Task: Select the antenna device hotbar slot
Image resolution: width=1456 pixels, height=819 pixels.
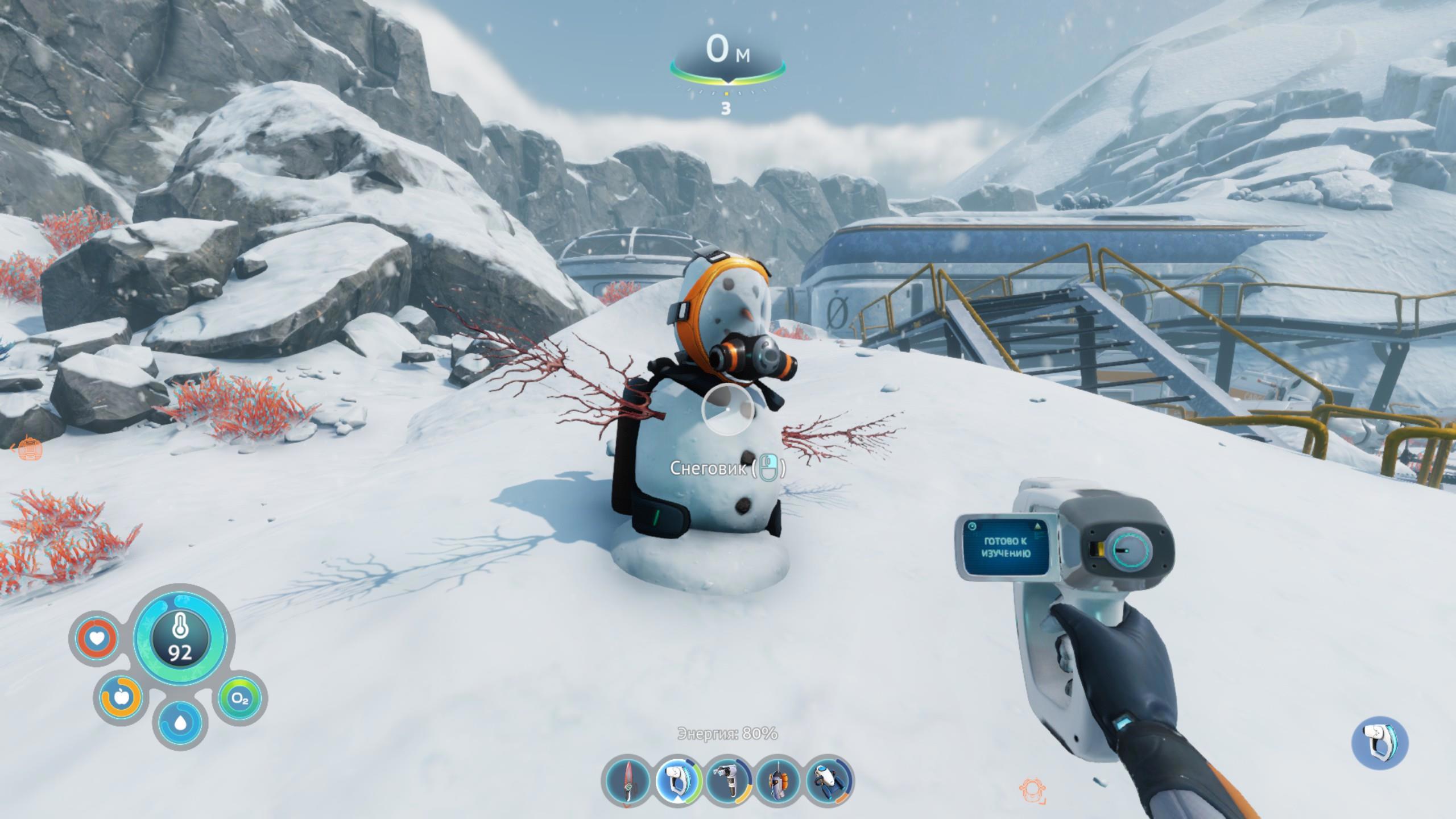Action: 778,781
